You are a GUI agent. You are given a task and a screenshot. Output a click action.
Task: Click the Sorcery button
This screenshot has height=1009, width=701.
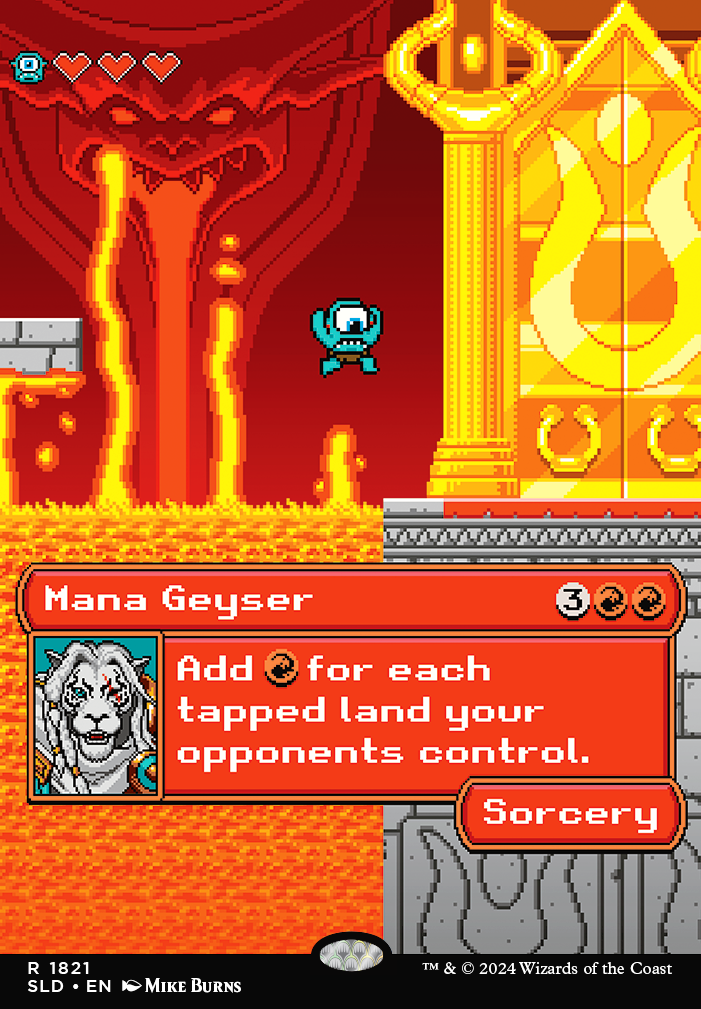click(x=570, y=813)
